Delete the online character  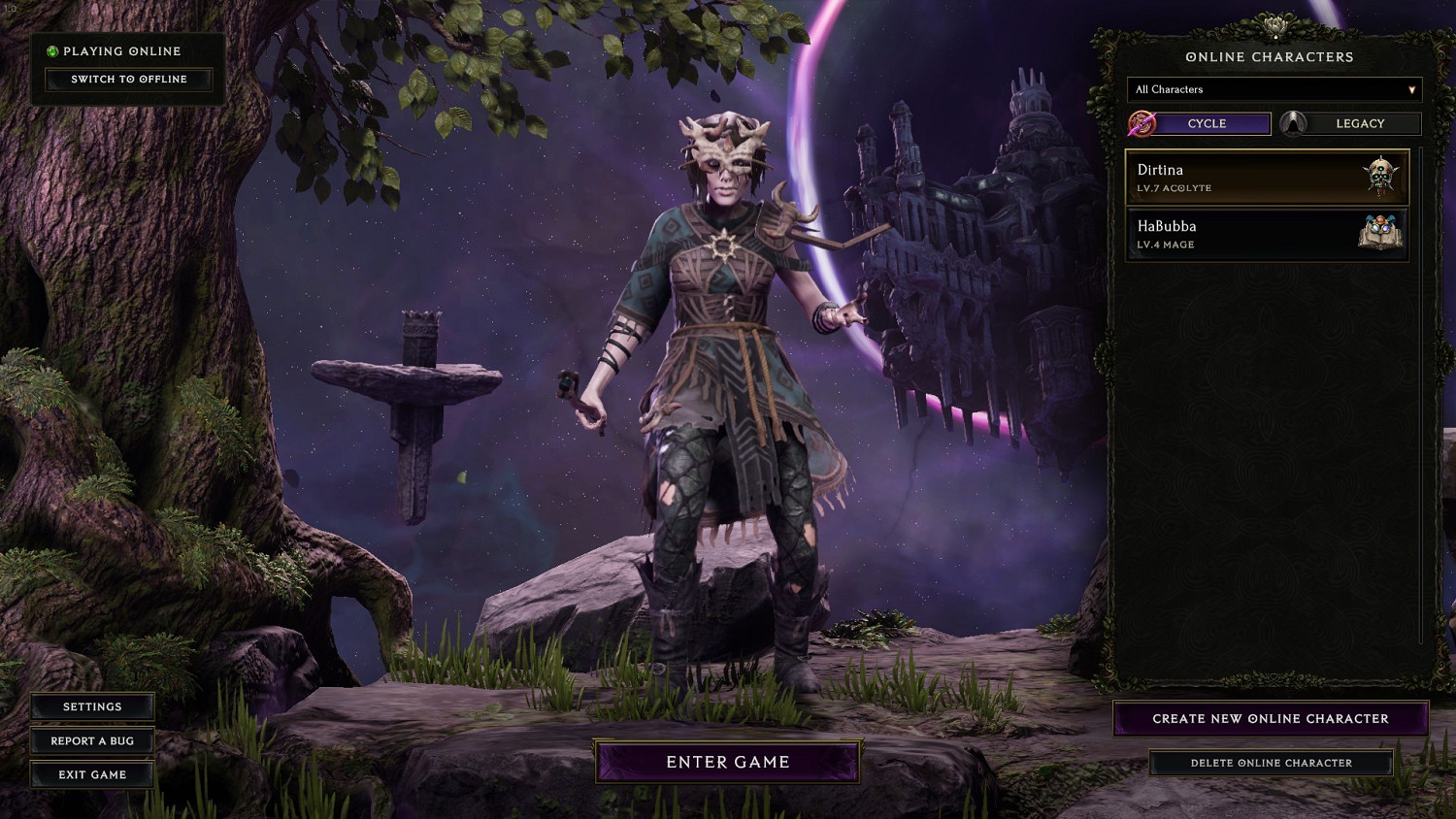(1271, 763)
